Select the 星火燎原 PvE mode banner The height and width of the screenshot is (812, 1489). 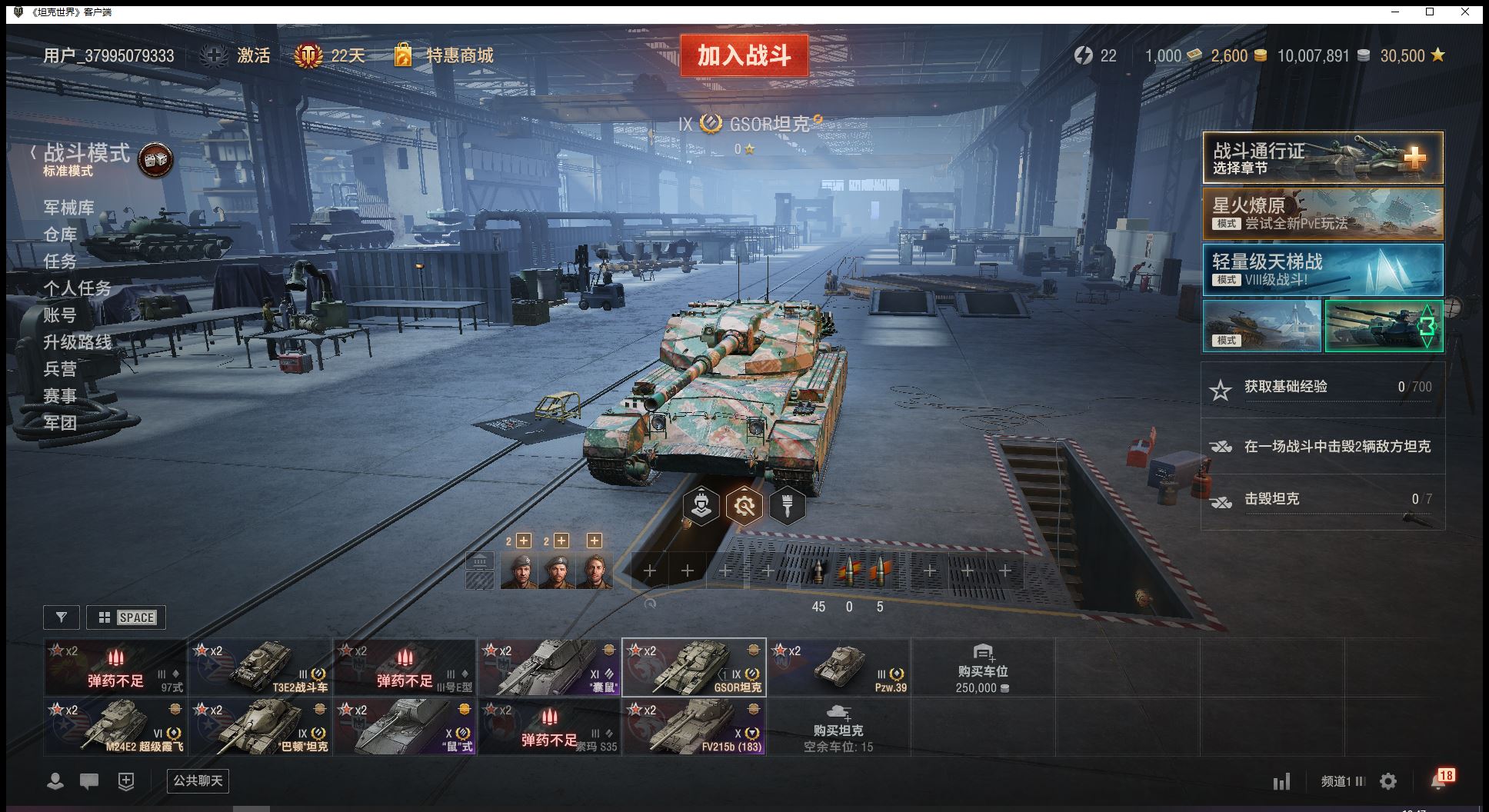1322,214
